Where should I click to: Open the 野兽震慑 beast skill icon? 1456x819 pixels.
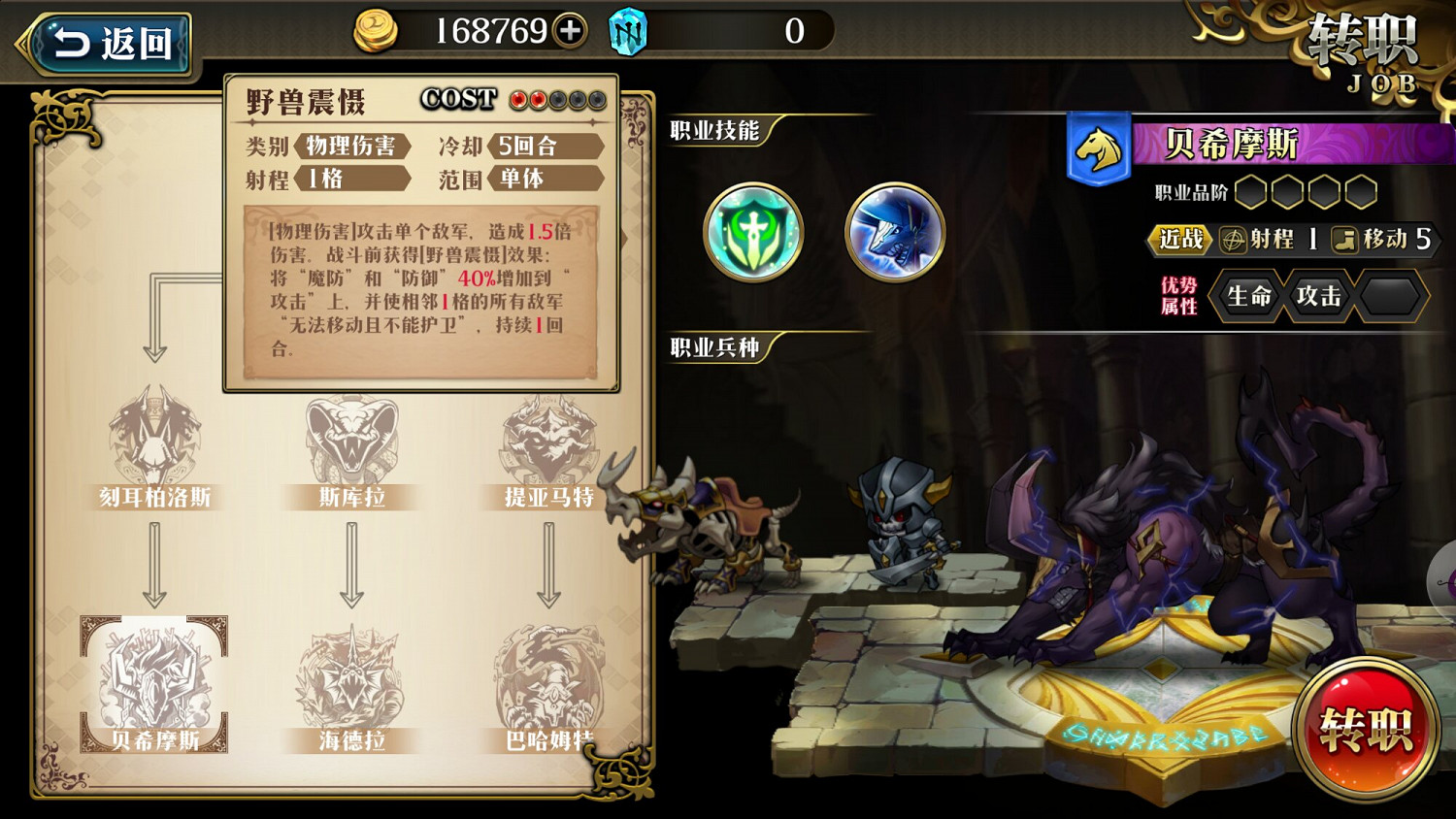pyautogui.click(x=895, y=233)
